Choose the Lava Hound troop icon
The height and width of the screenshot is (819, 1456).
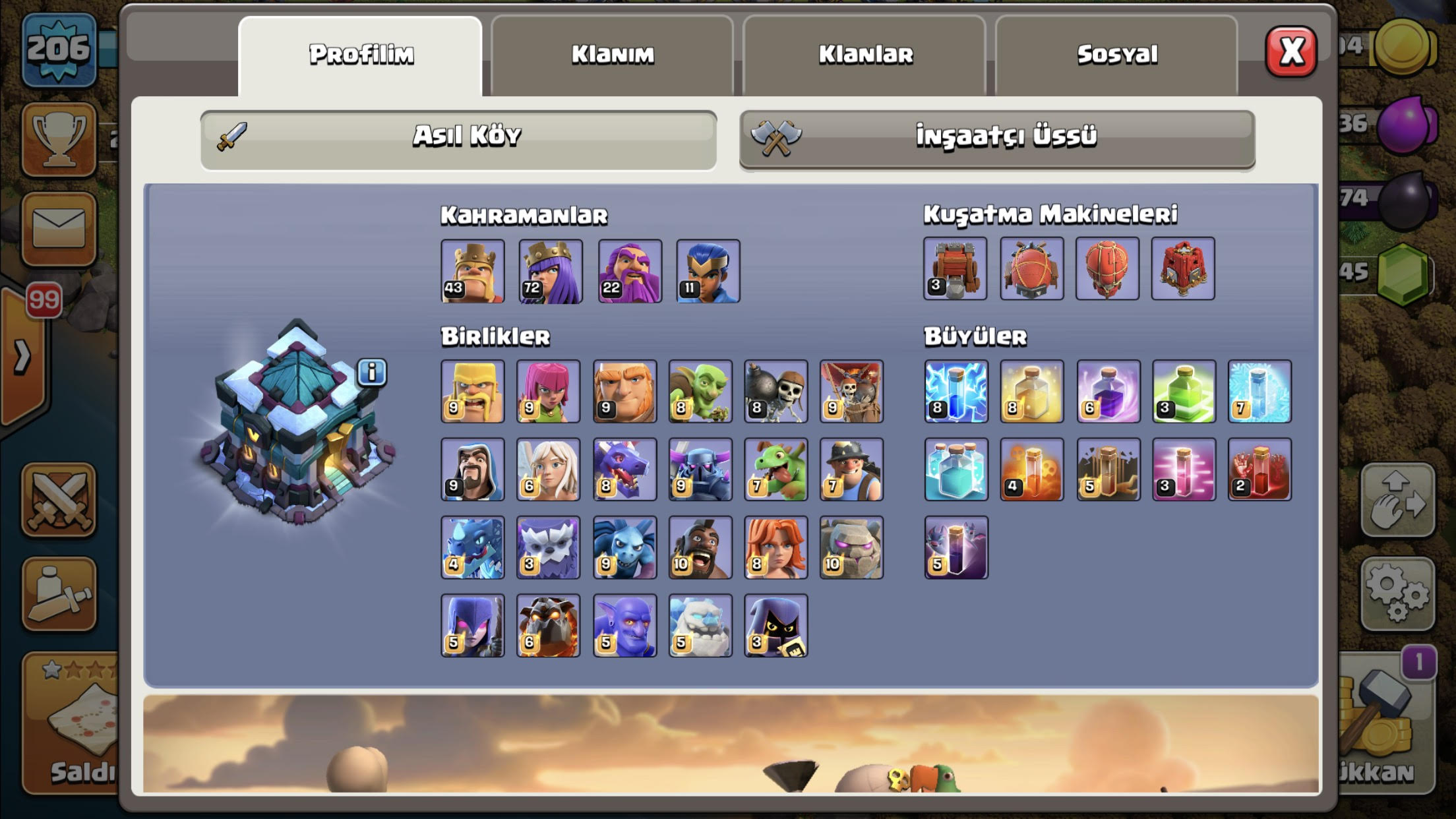pyautogui.click(x=548, y=626)
